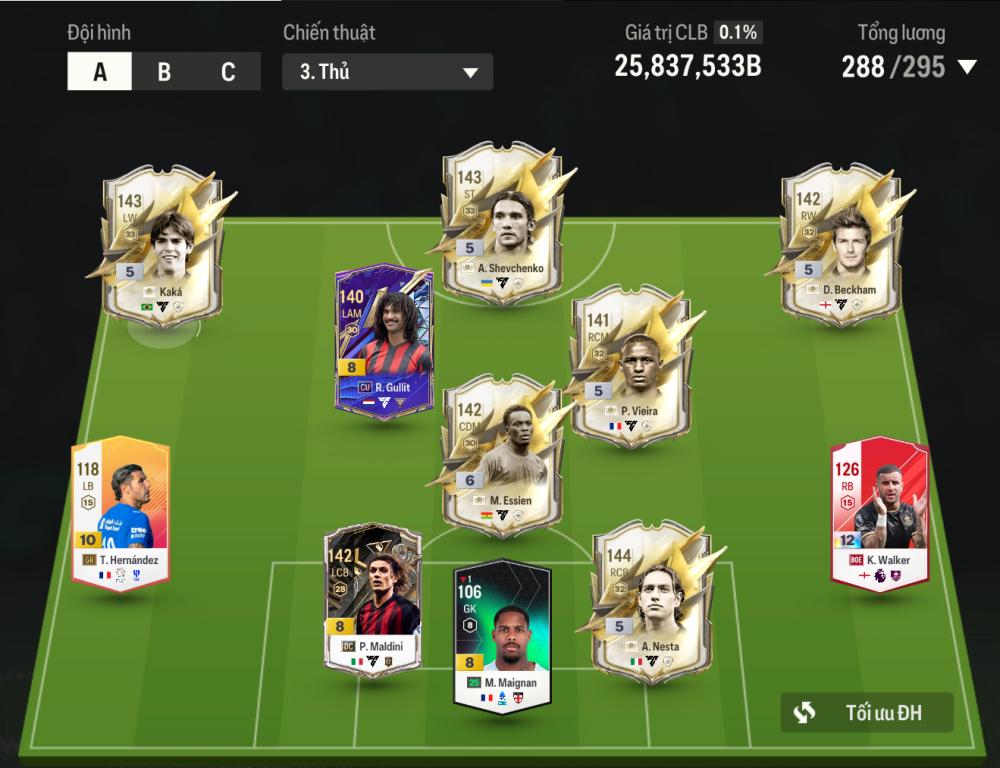Pick the P. Maldini LCB card
The width and height of the screenshot is (1000, 768).
click(371, 600)
